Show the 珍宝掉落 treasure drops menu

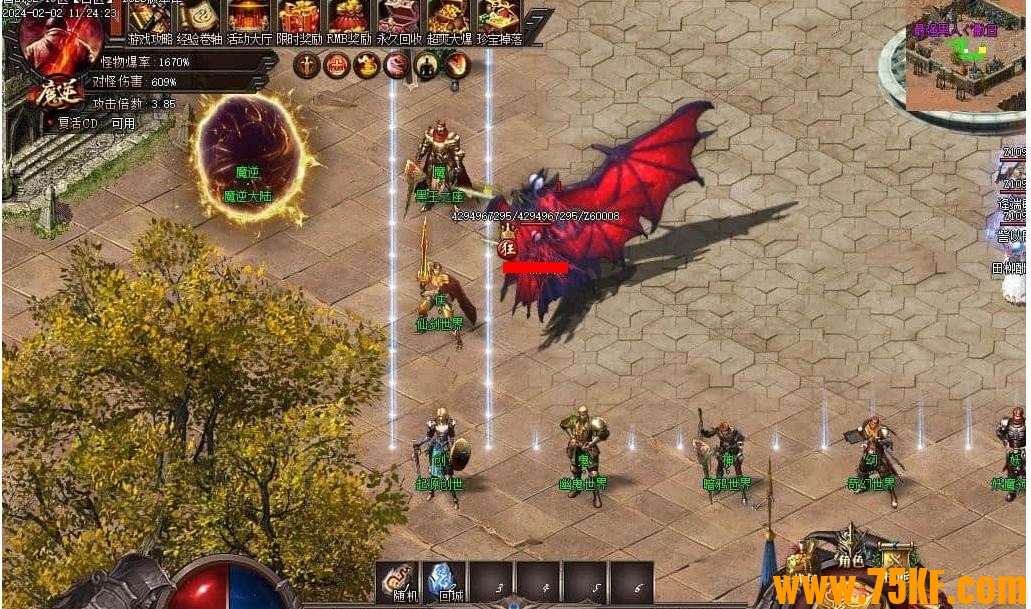[x=498, y=19]
